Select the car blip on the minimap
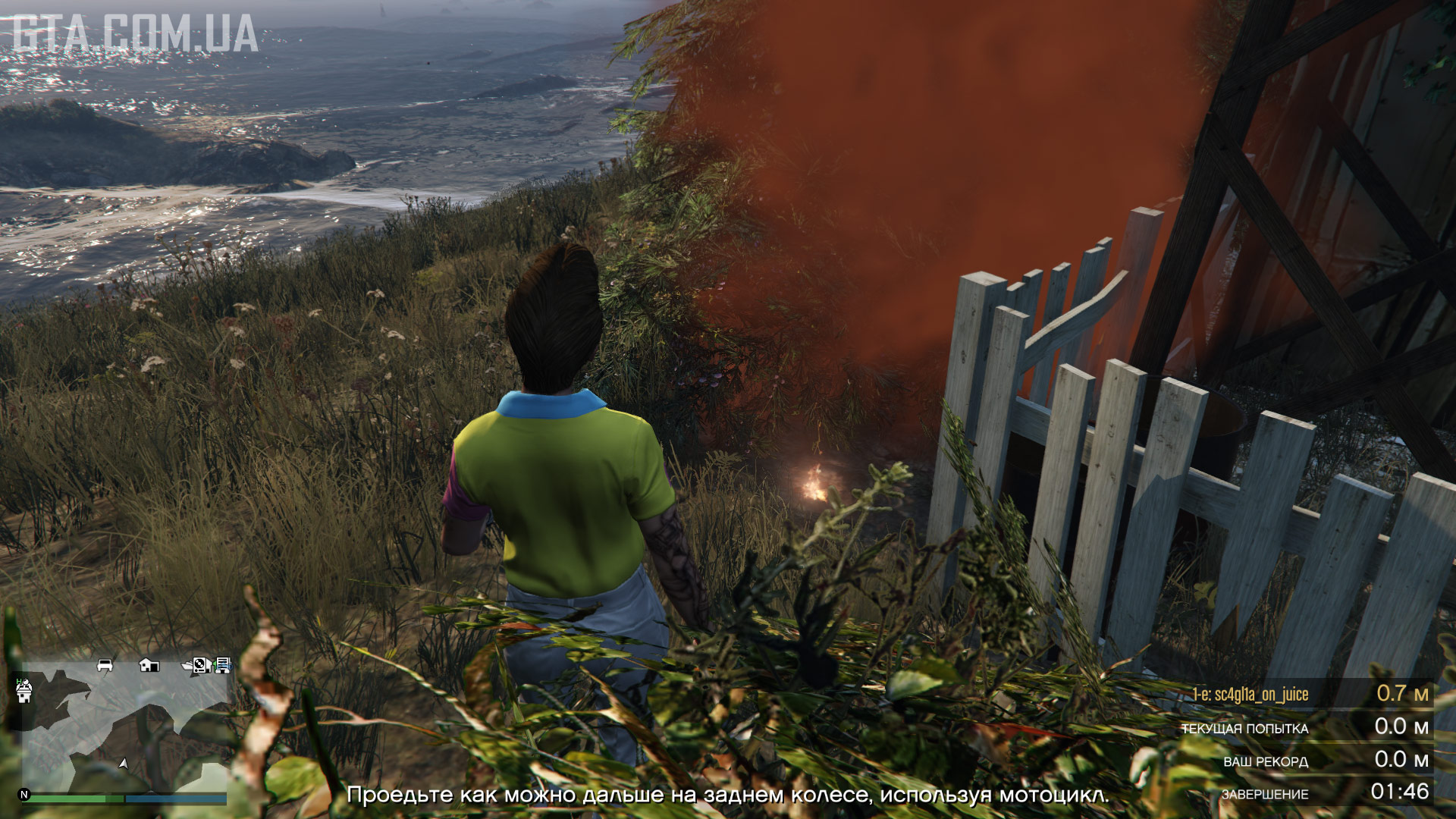The height and width of the screenshot is (819, 1456). coord(105,665)
